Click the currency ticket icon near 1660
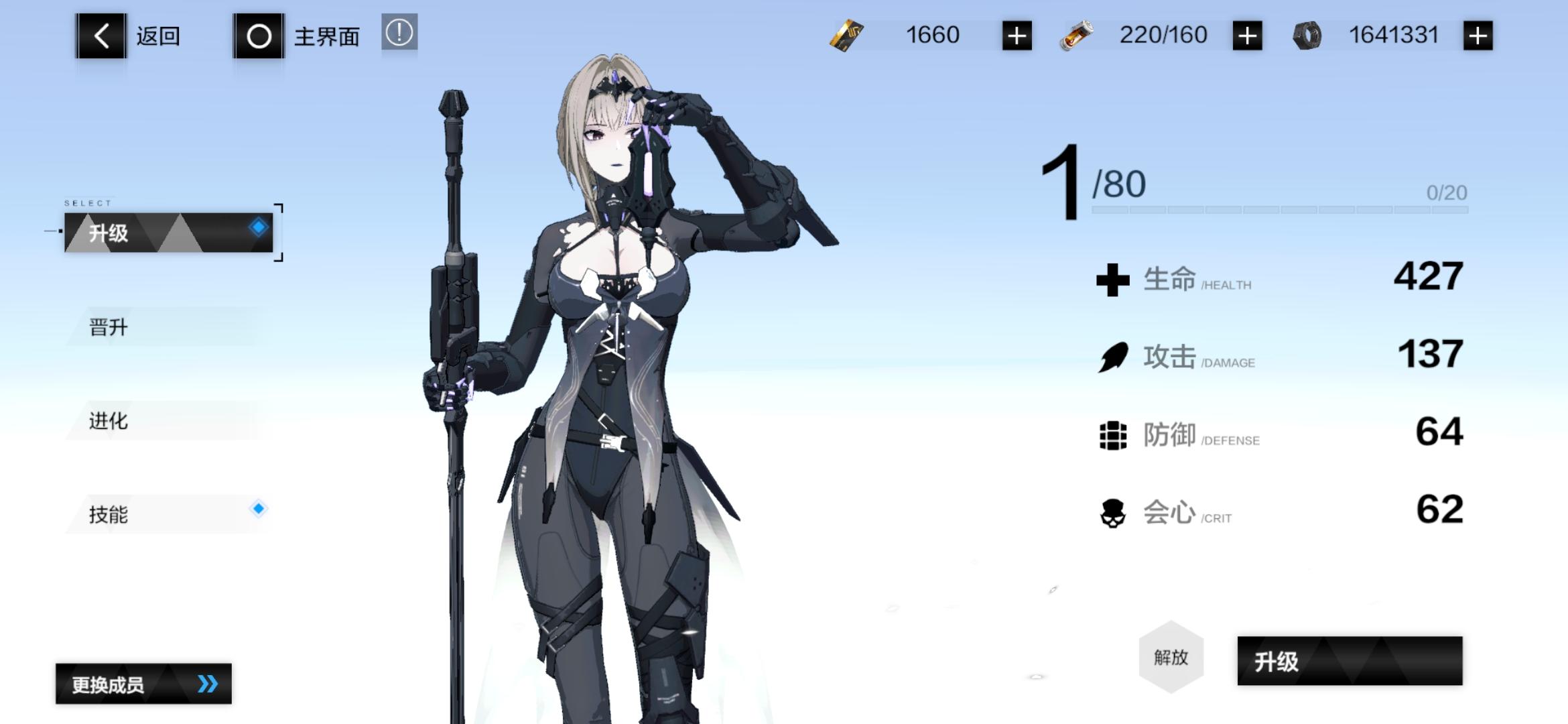1568x724 pixels. click(845, 34)
